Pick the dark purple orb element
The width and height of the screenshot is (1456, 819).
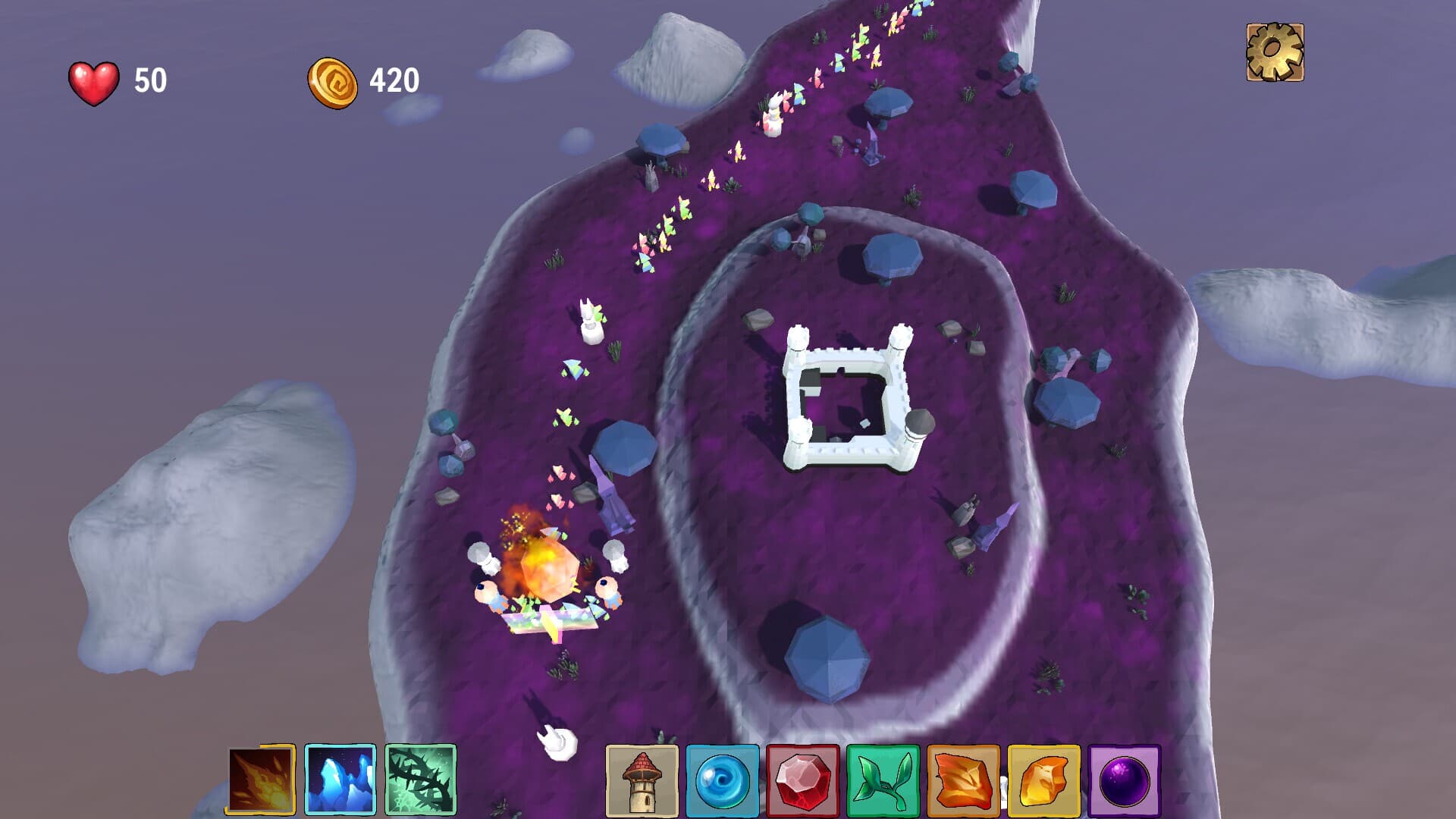point(1124,781)
